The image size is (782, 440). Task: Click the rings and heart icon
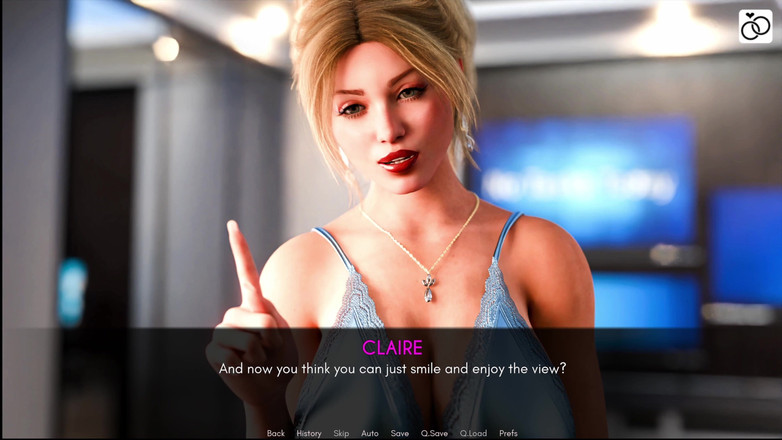(755, 27)
